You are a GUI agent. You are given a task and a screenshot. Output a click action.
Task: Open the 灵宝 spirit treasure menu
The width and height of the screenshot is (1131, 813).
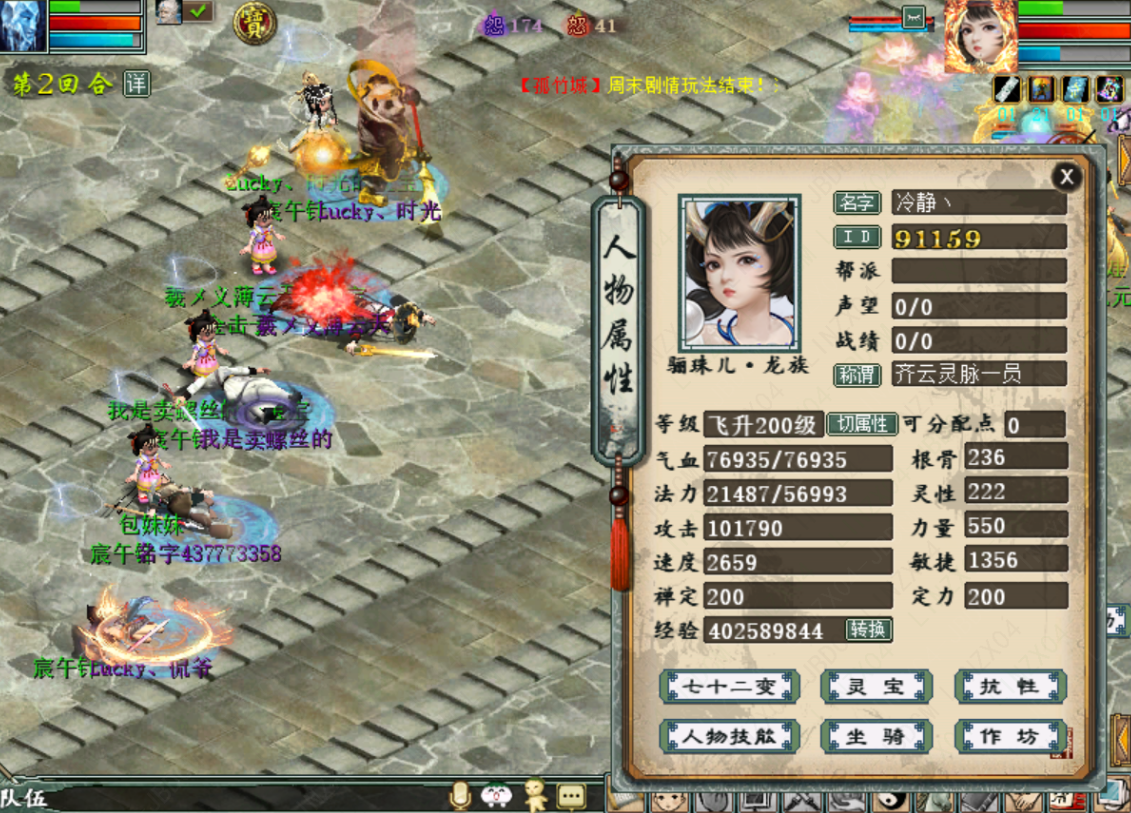[876, 687]
